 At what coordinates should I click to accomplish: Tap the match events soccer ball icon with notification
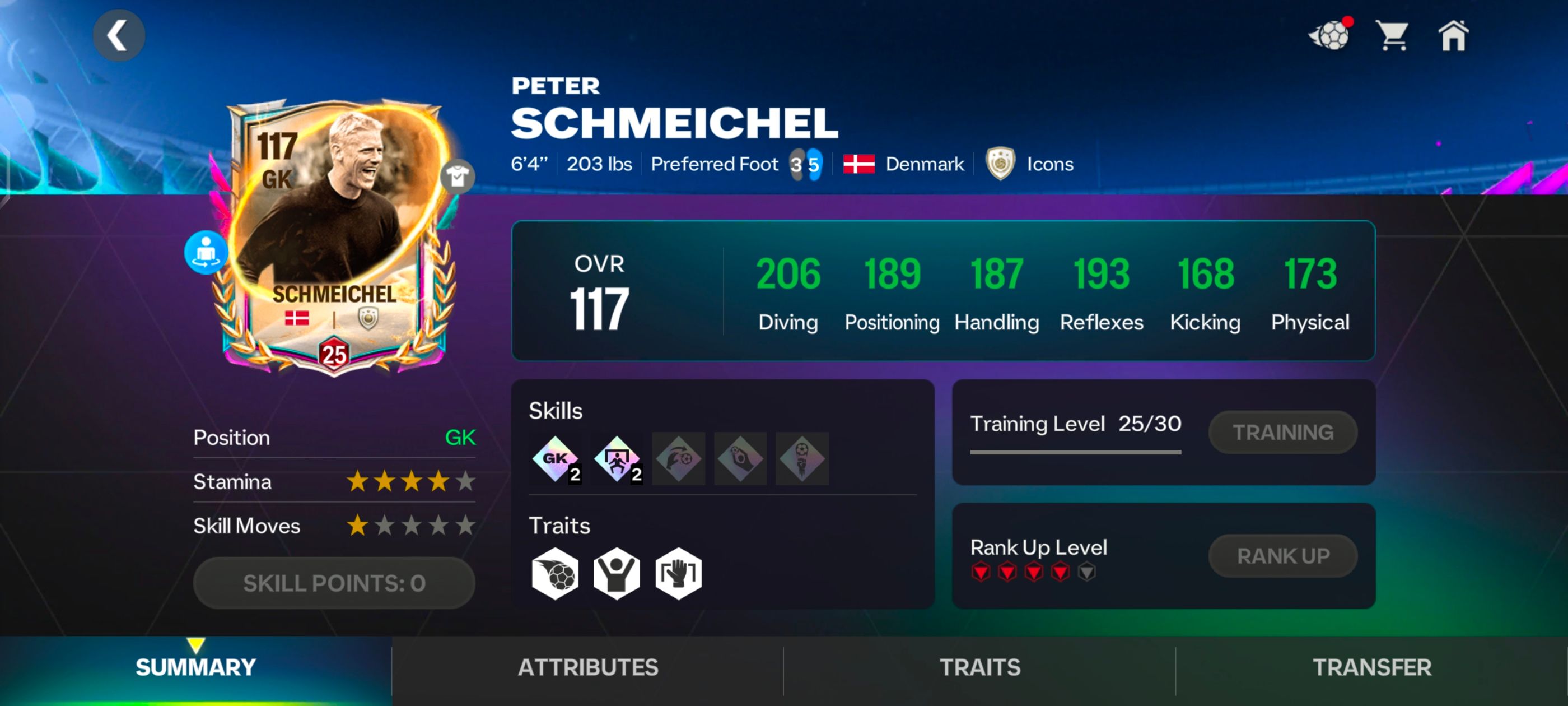[x=1331, y=35]
